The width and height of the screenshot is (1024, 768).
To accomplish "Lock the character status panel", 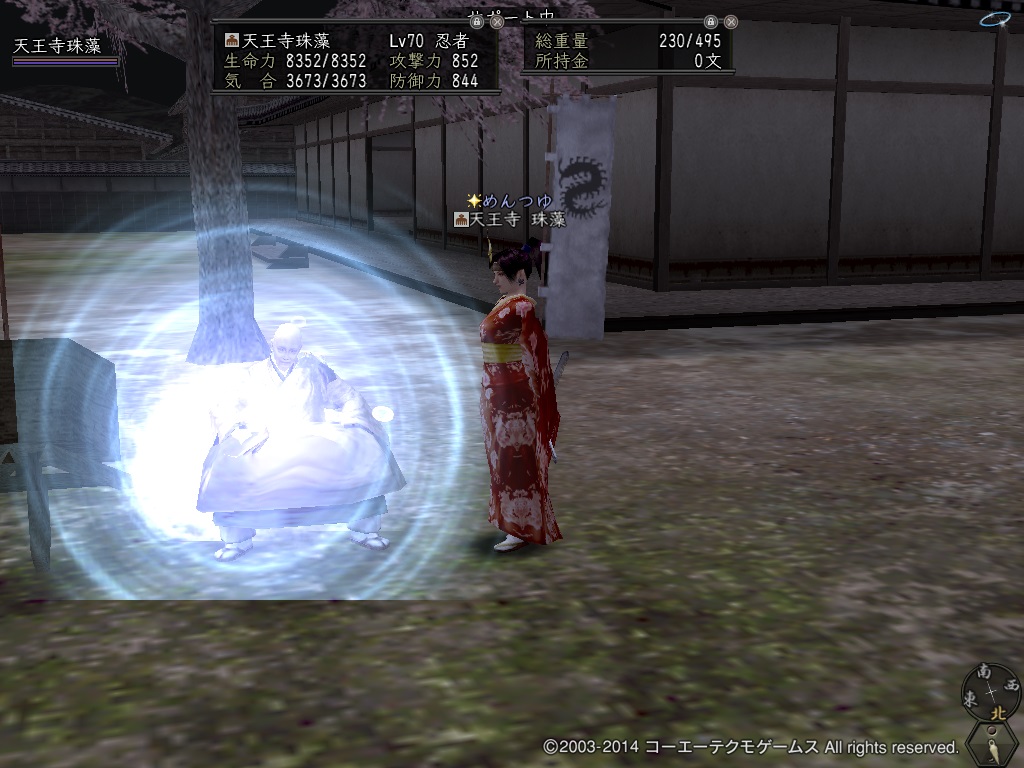I will tap(477, 21).
